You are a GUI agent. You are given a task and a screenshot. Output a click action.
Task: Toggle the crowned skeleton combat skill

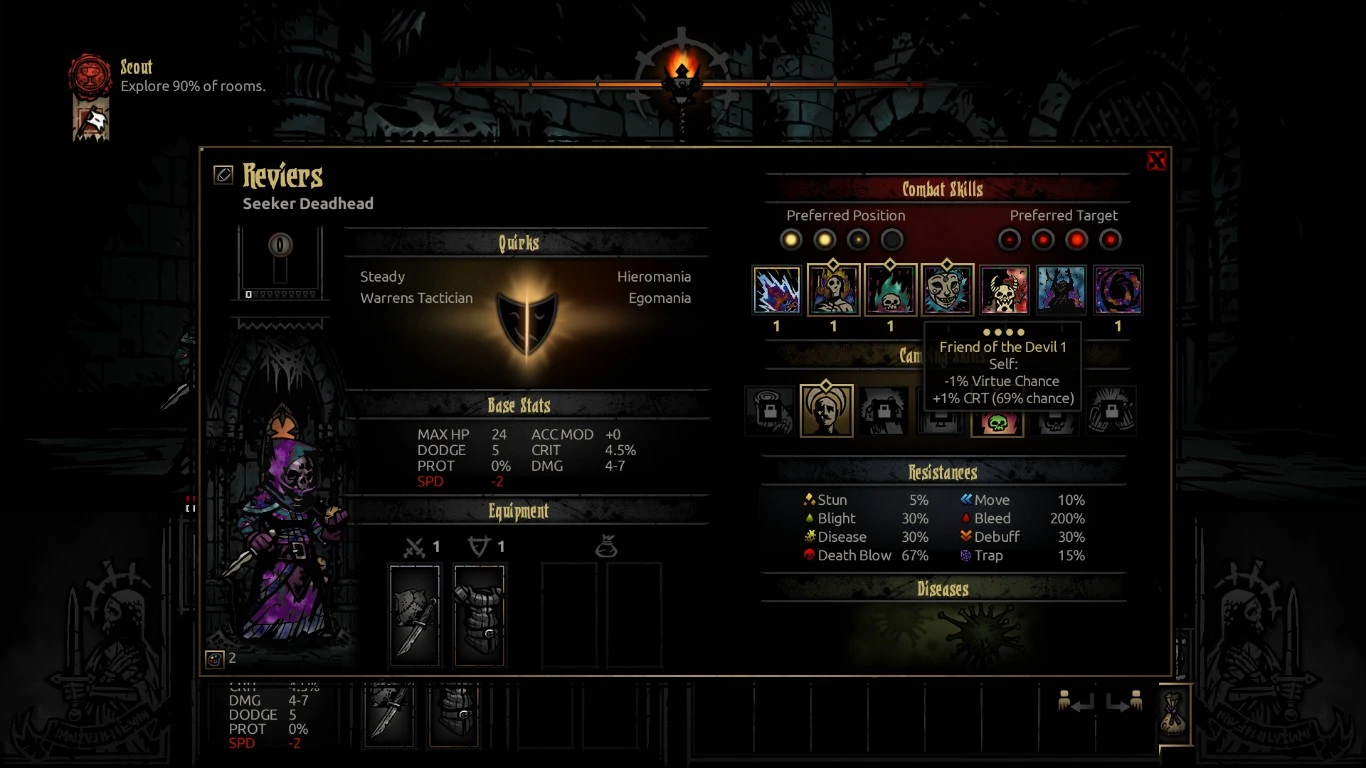(x=833, y=290)
